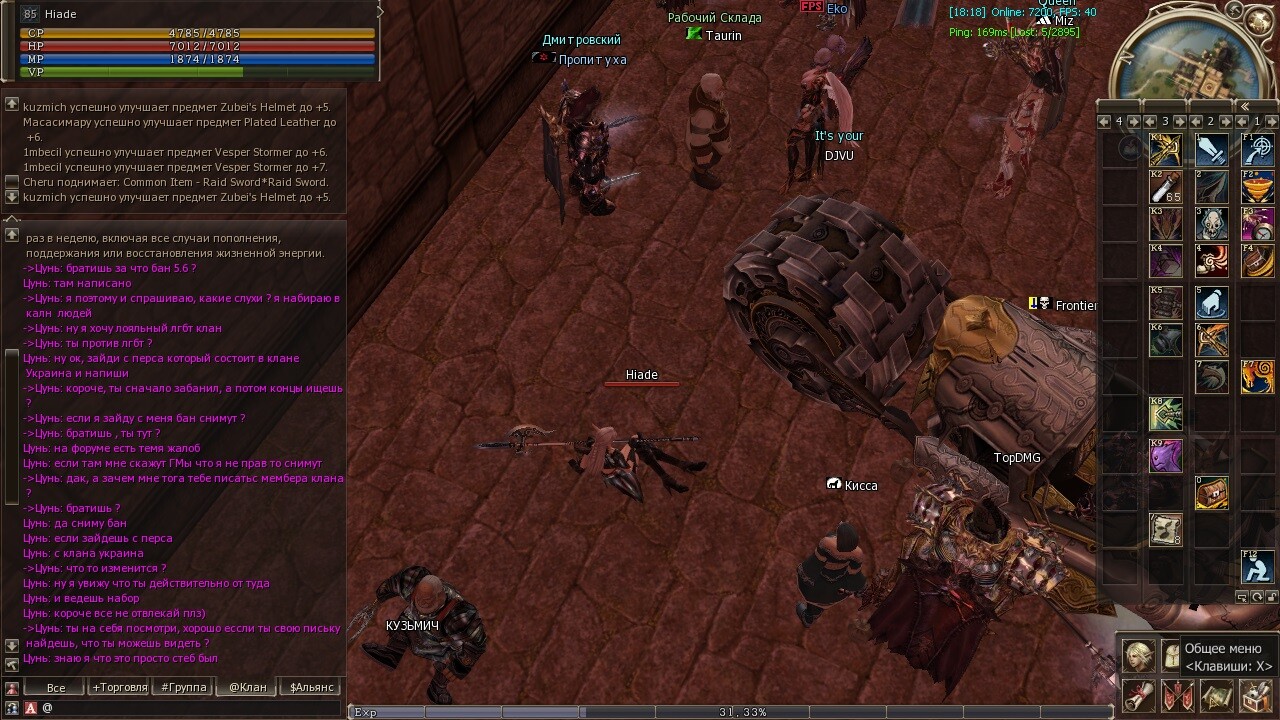Select the #Группа party chat tab
1280x720 pixels.
[x=184, y=687]
